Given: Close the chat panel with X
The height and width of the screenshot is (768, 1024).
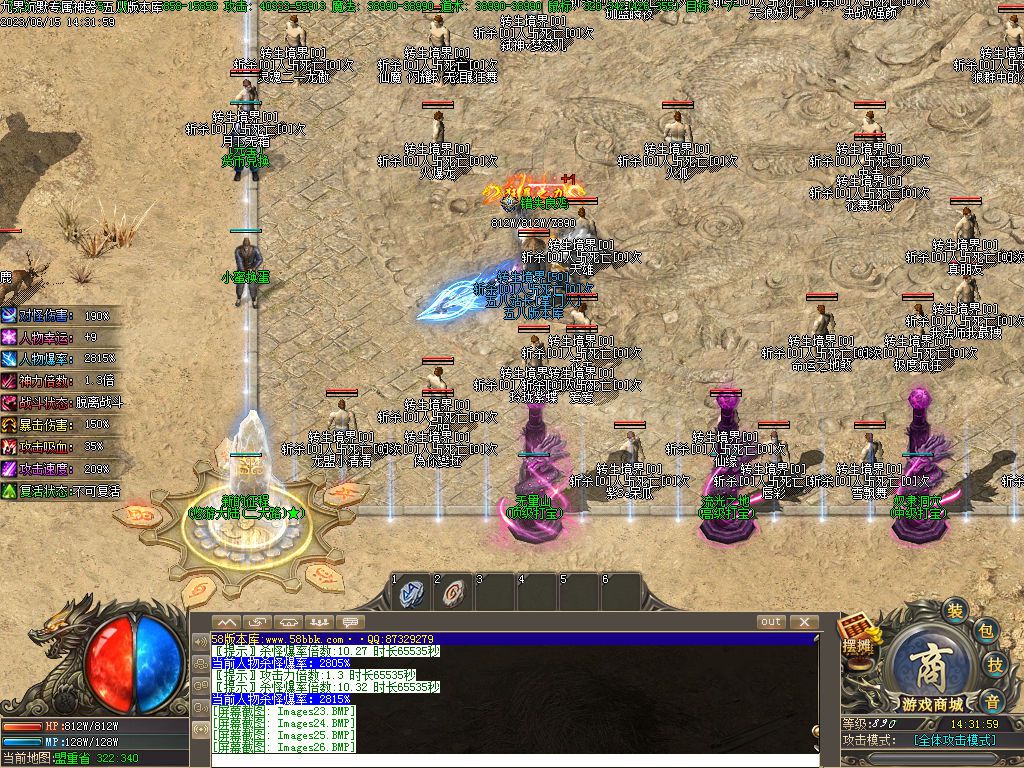Looking at the screenshot, I should (804, 622).
